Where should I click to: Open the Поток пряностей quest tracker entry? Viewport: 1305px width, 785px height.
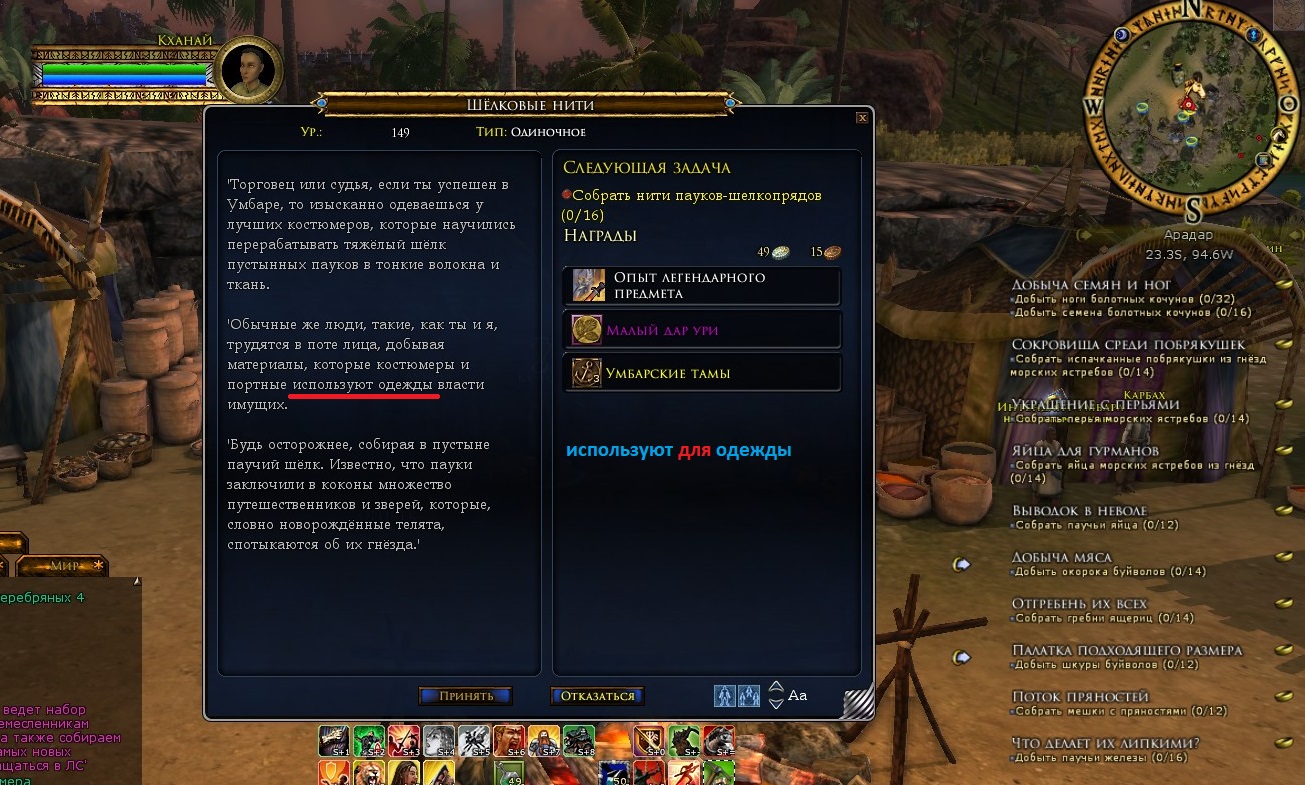(x=1080, y=696)
